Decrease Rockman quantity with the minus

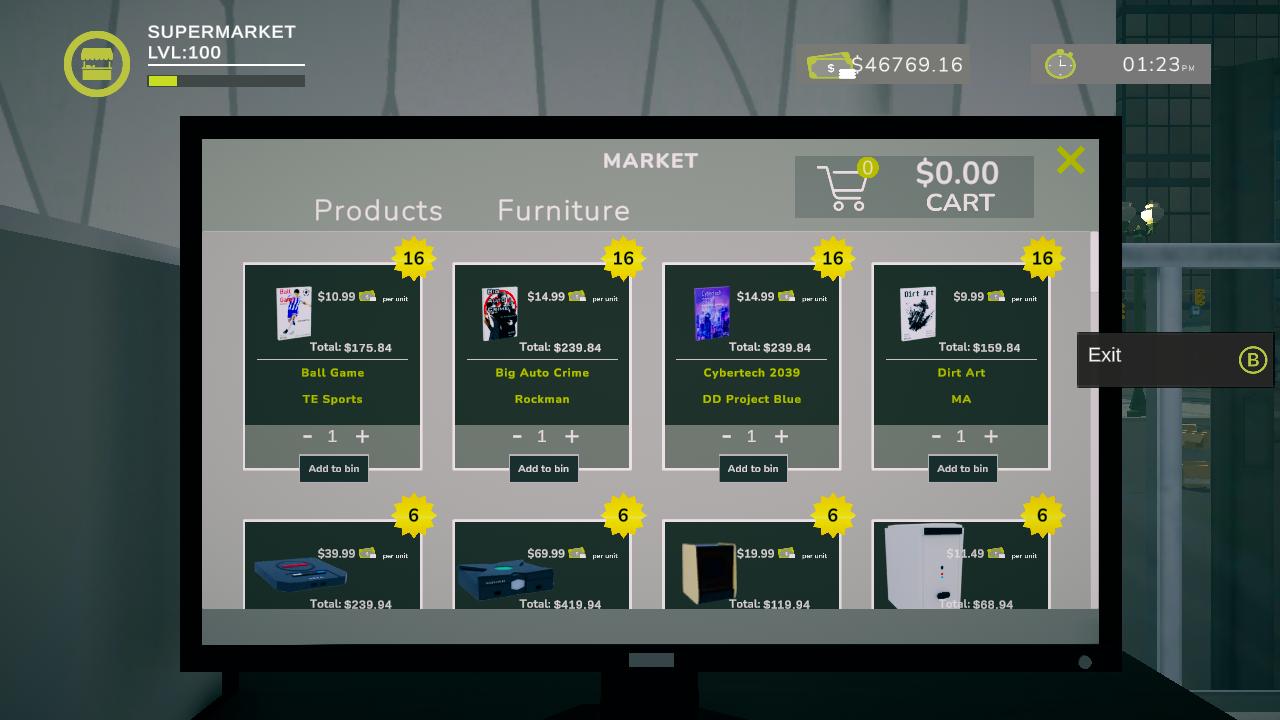pyautogui.click(x=517, y=436)
